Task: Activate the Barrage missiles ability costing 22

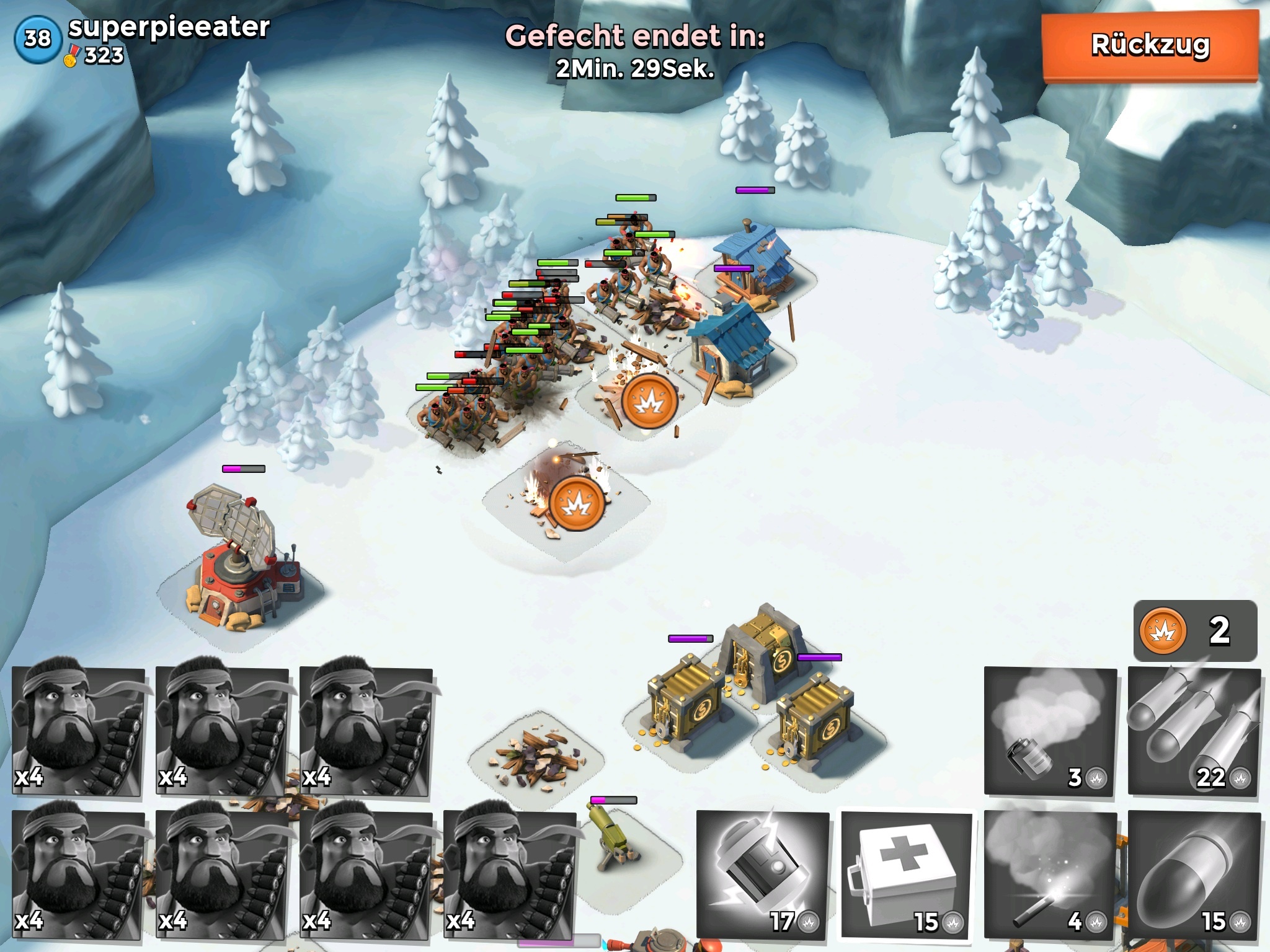Action: (1193, 731)
